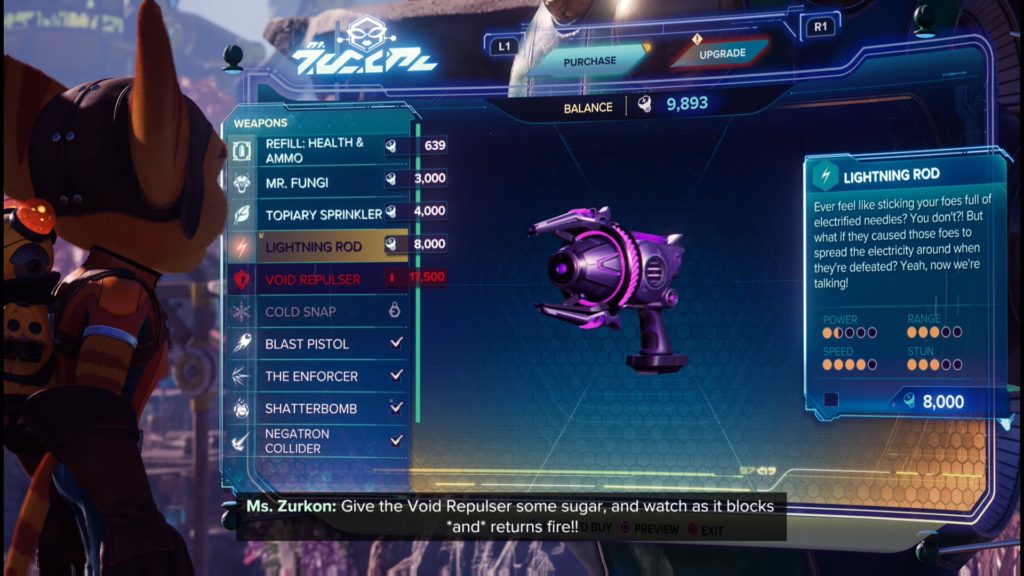Select Mr. Fungi in the weapons list
Image resolution: width=1024 pixels, height=576 pixels.
click(x=318, y=183)
